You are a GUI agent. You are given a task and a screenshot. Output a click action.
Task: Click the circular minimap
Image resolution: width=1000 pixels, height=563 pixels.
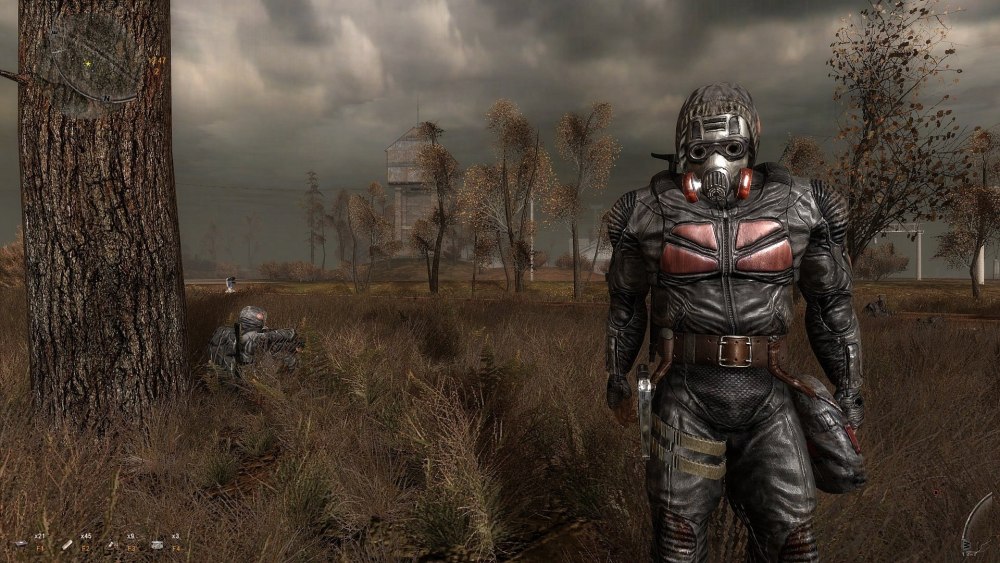tap(88, 59)
